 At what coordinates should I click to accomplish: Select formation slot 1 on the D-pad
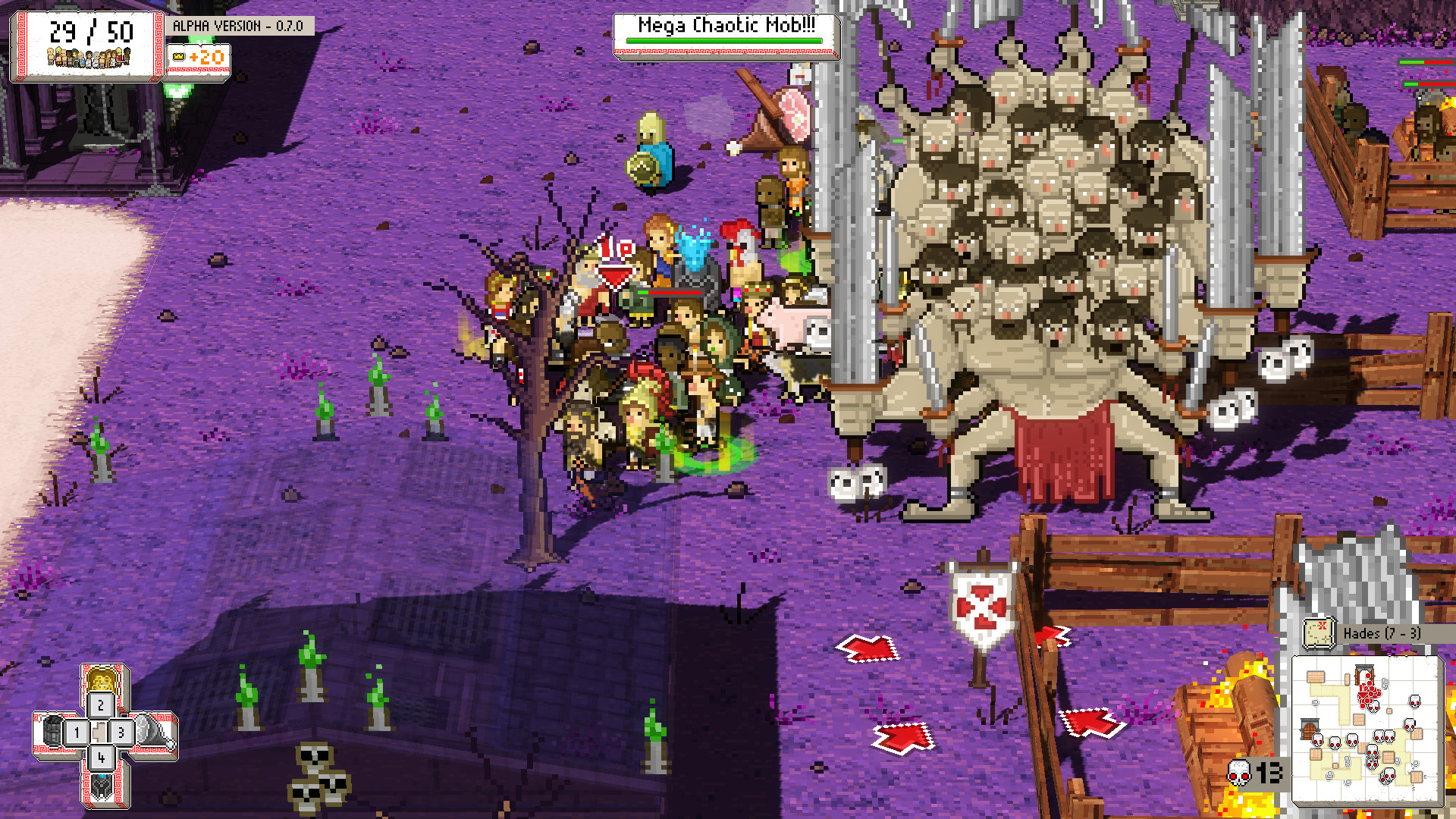(x=77, y=732)
